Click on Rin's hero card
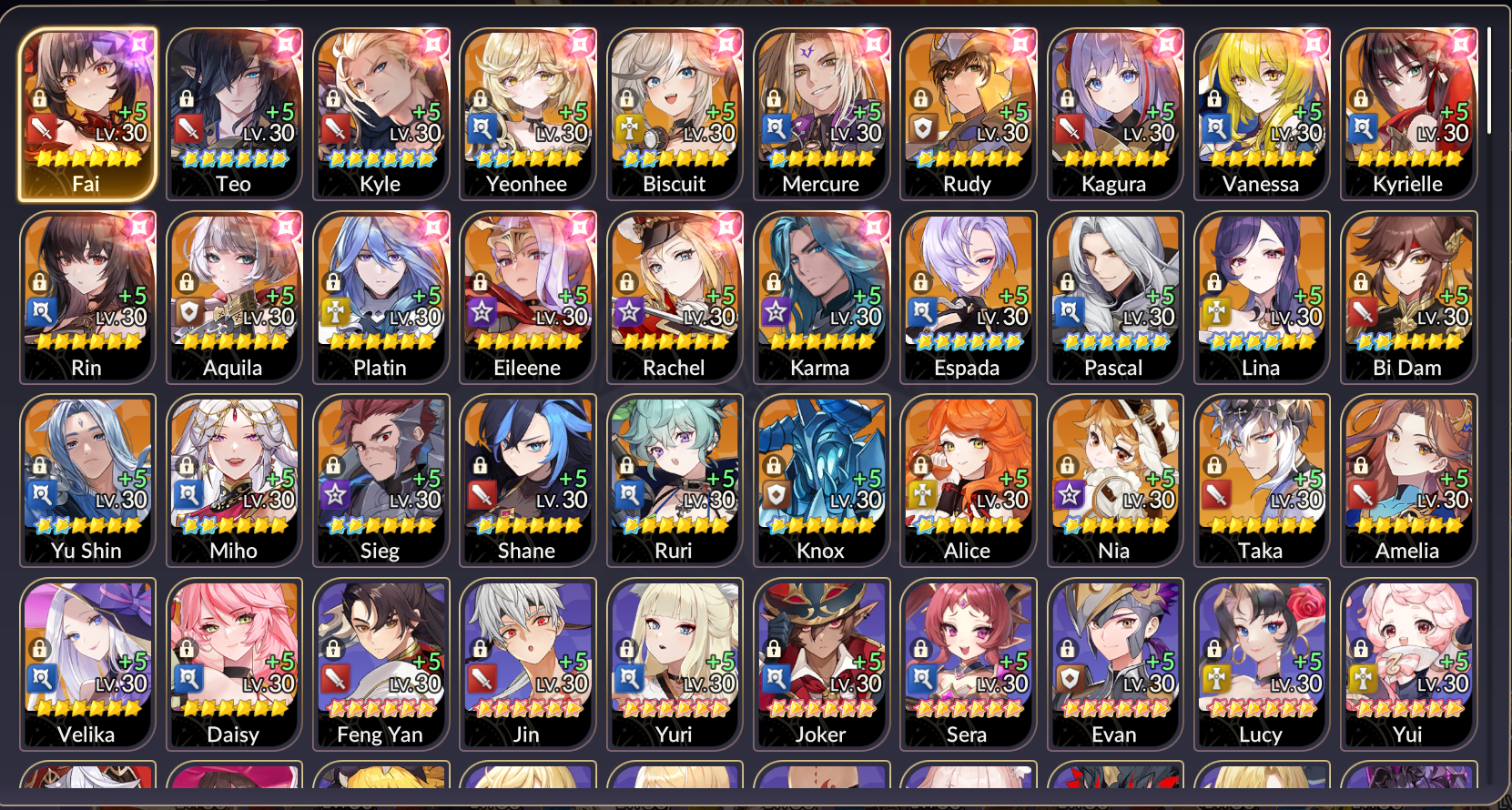 click(86, 297)
